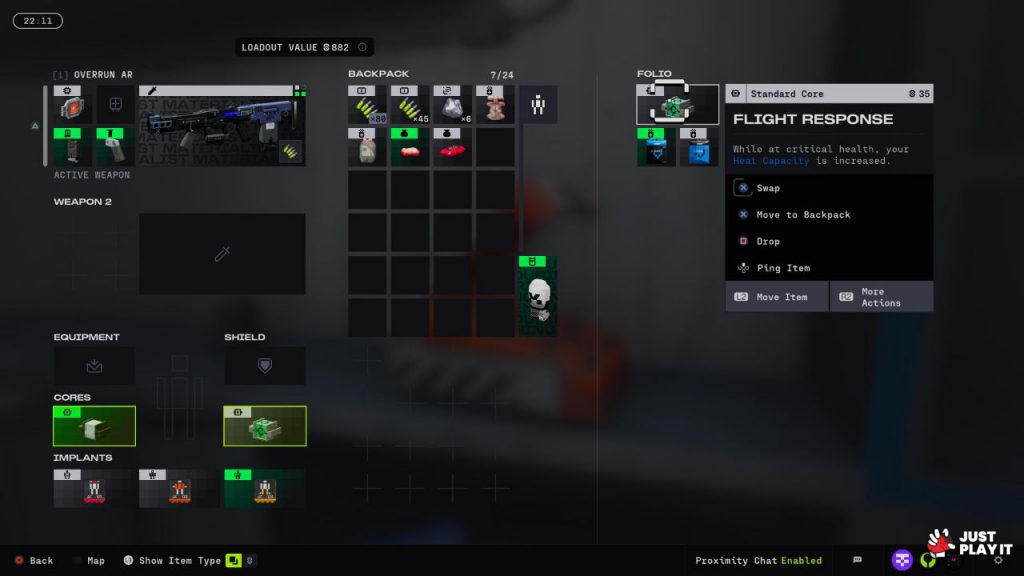Image resolution: width=1024 pixels, height=576 pixels.
Task: Select the empty Weapon 2 slot
Action: pyautogui.click(x=222, y=254)
